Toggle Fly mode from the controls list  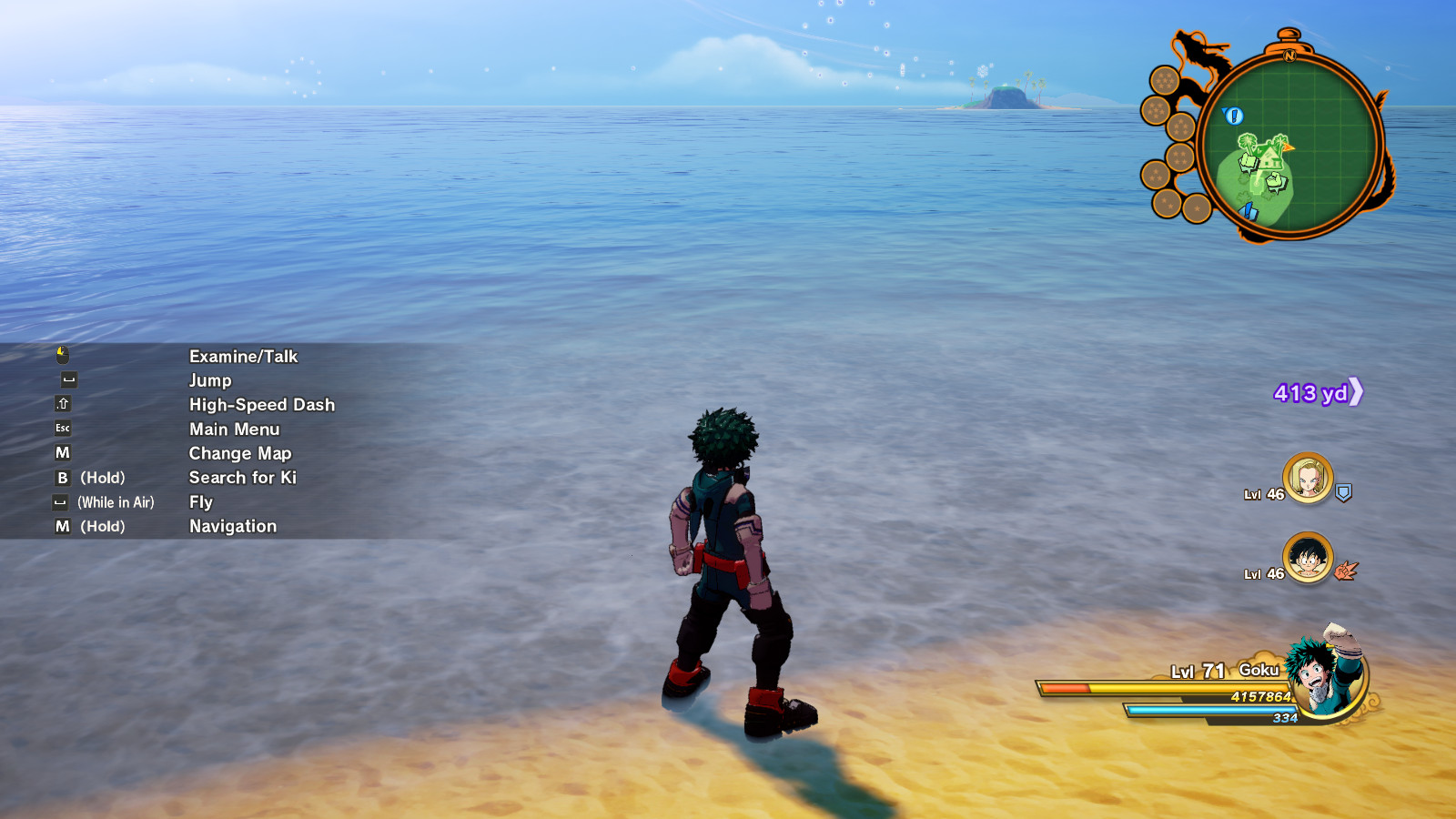coord(200,501)
